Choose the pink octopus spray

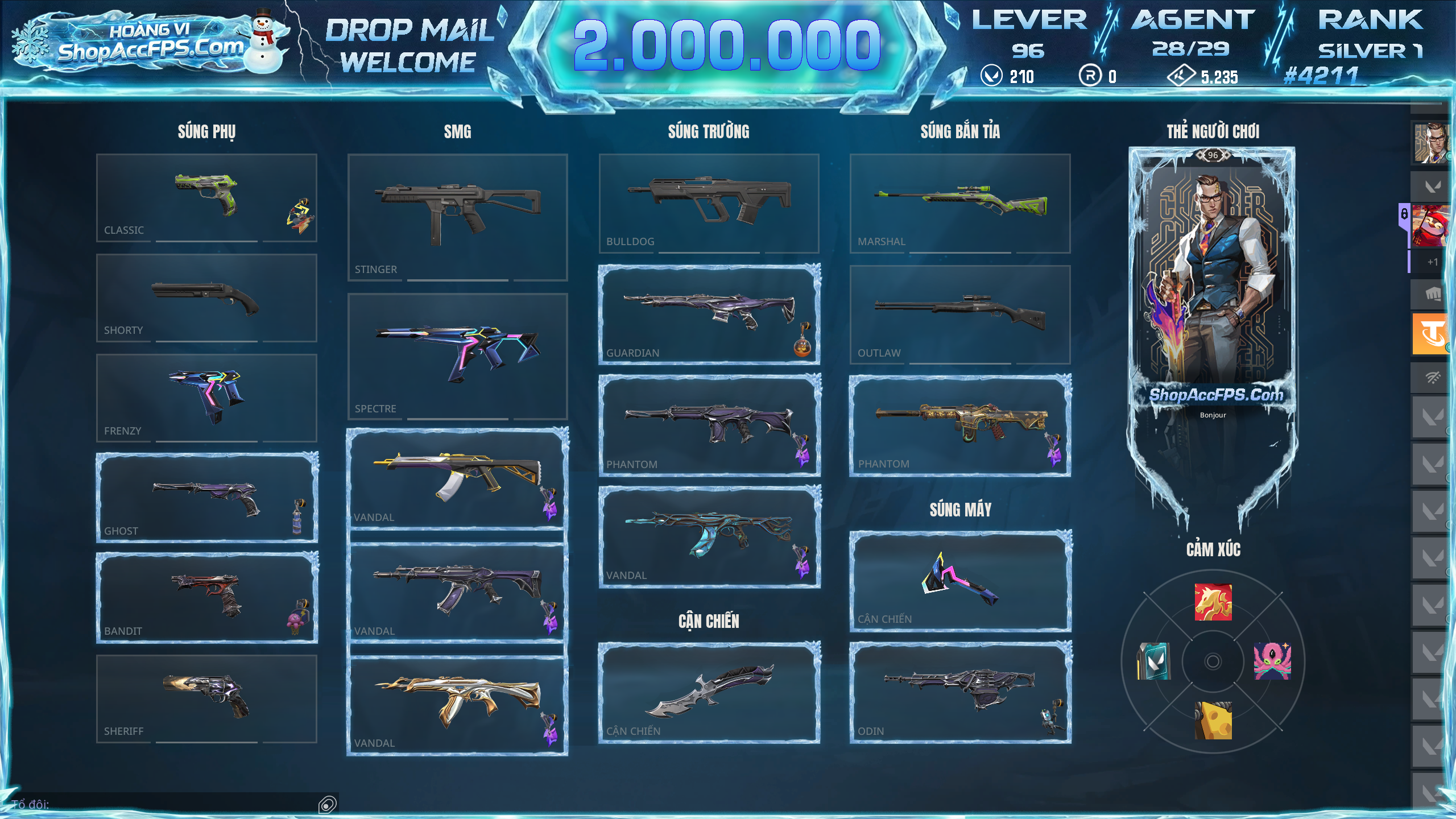[1272, 661]
